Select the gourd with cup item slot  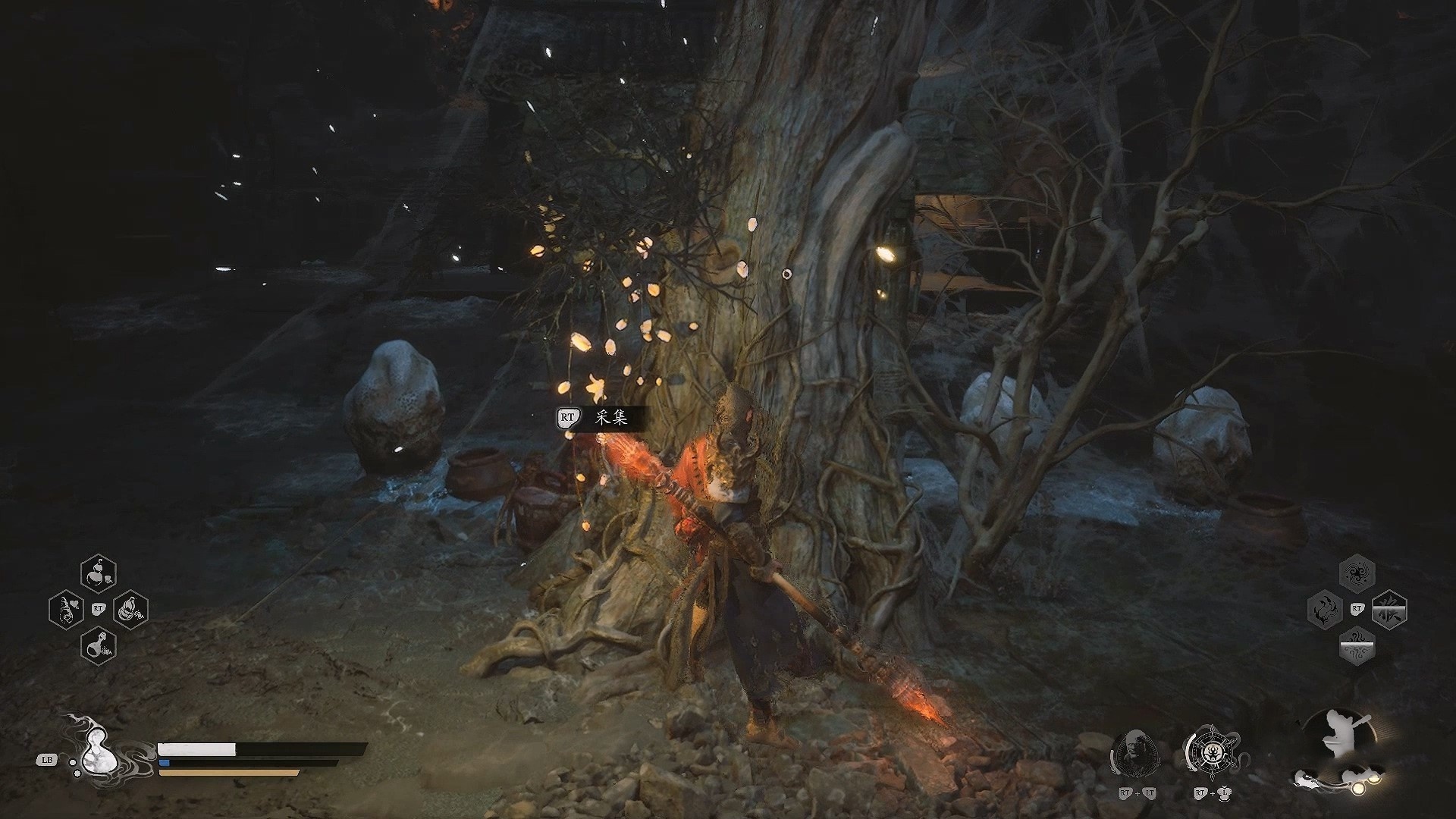click(x=99, y=573)
